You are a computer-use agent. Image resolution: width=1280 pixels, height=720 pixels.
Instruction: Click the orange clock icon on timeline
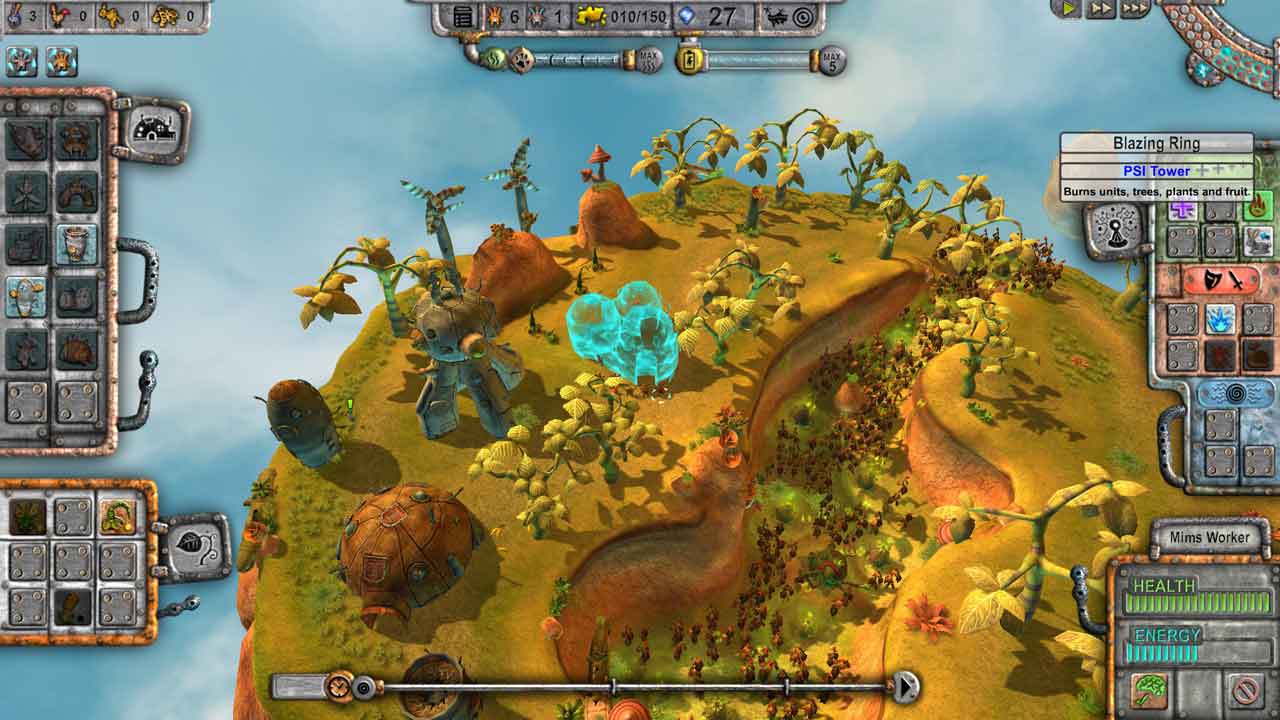(x=340, y=687)
